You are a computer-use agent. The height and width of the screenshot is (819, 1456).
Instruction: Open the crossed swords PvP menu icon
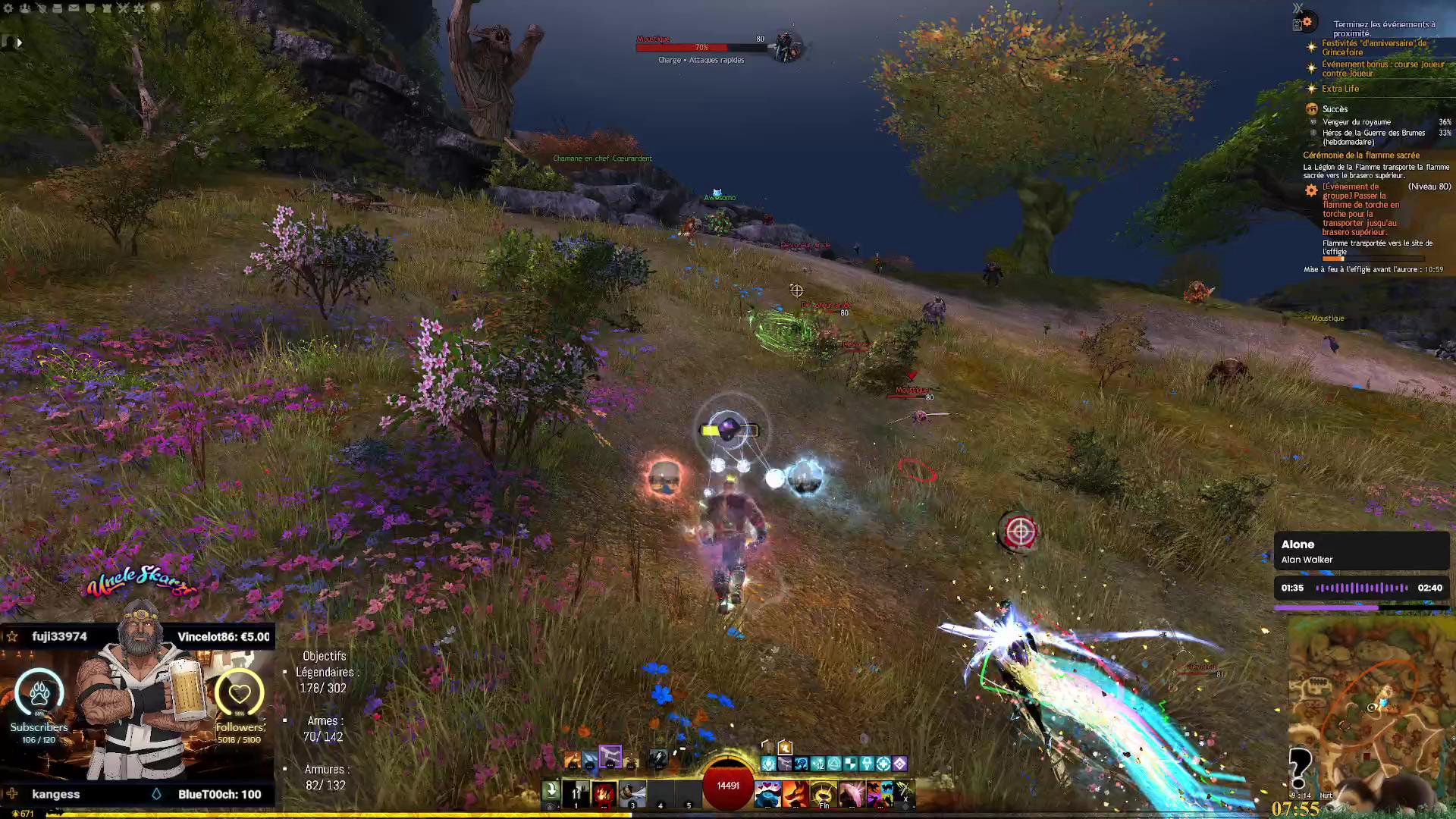123,8
